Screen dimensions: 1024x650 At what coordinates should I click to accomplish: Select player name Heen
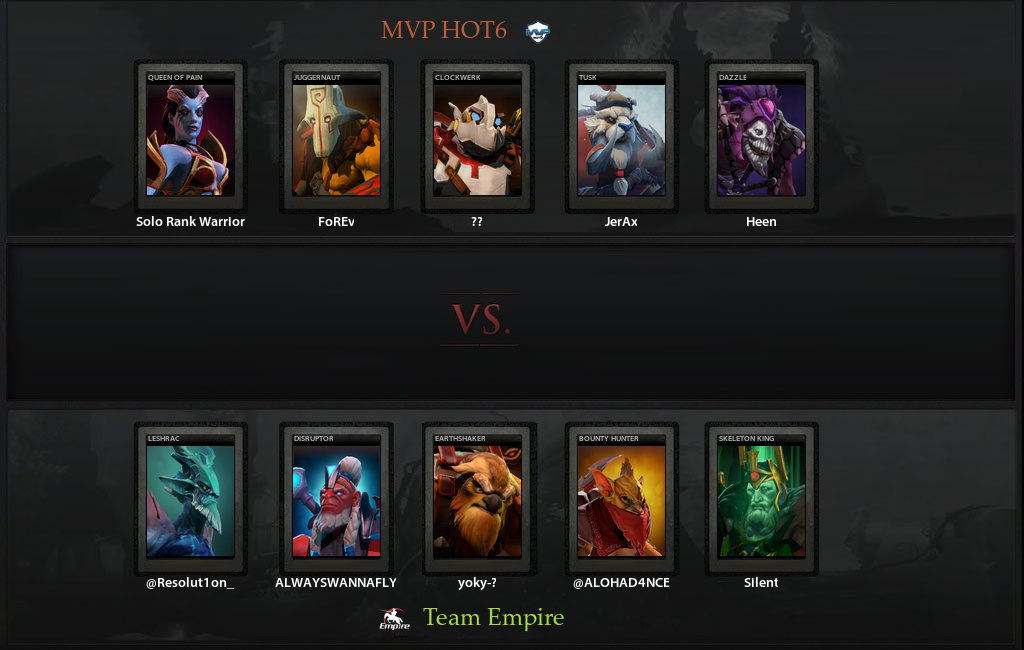point(761,222)
